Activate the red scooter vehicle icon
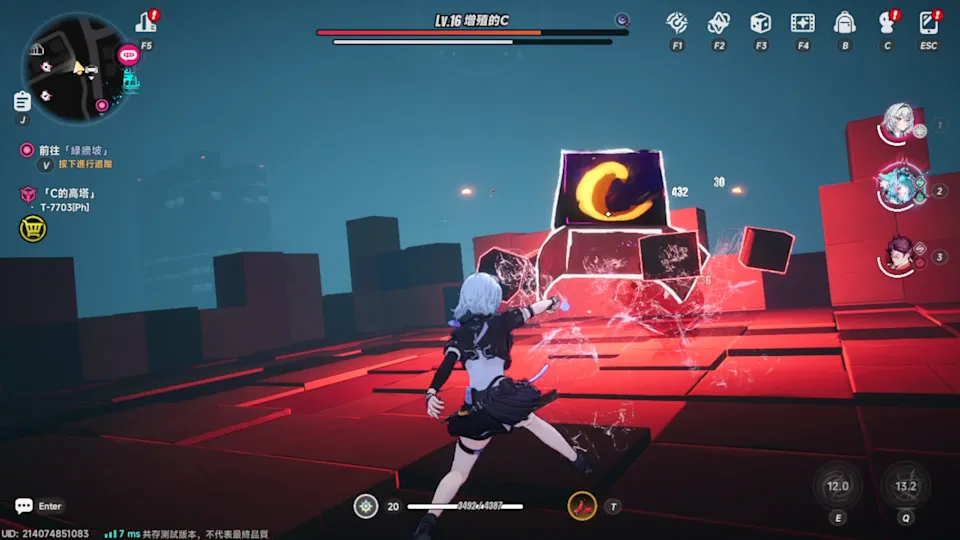This screenshot has width=960, height=540. (582, 506)
